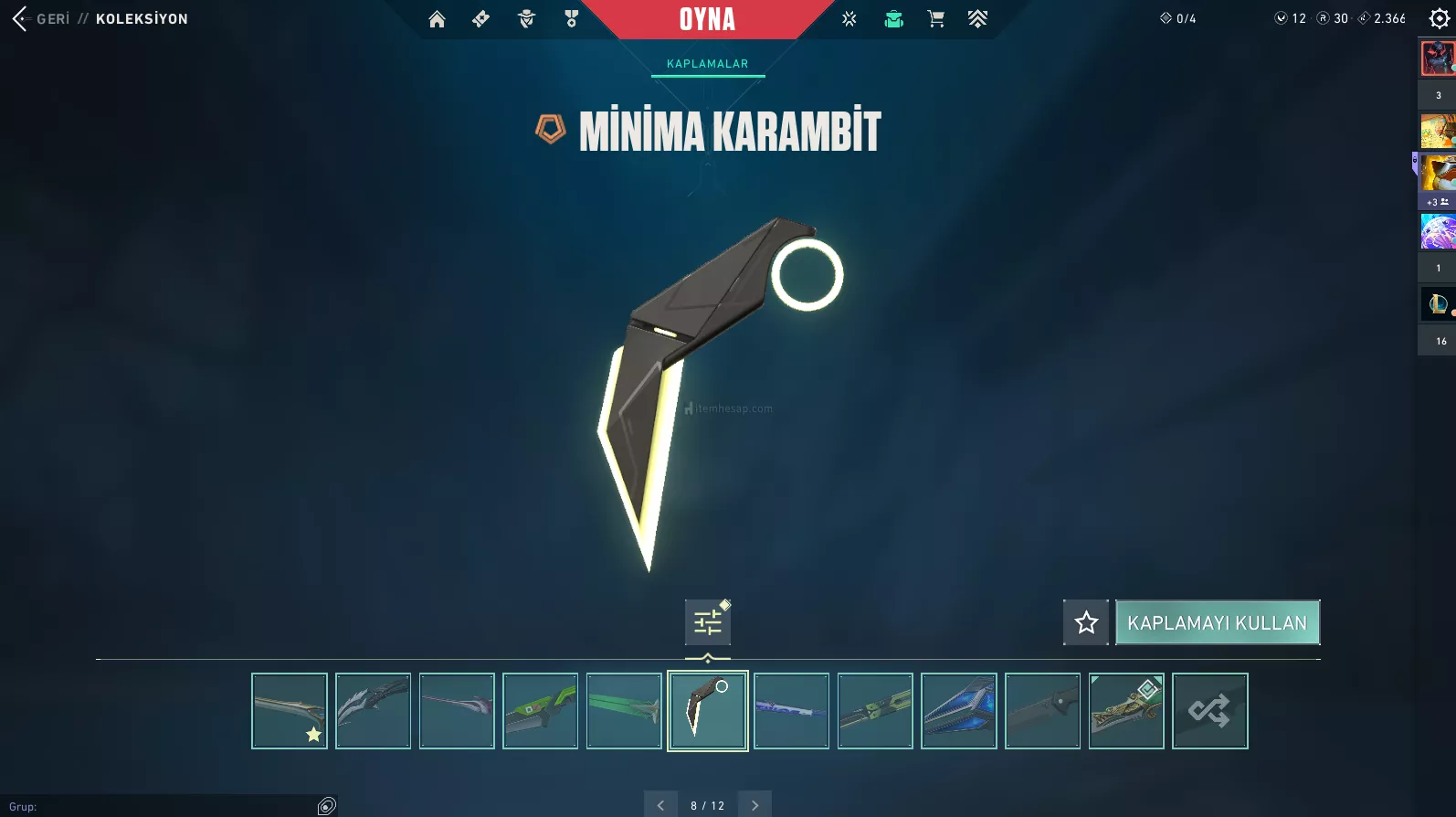1456x817 pixels.
Task: Open the settings gear
Action: click(1439, 19)
